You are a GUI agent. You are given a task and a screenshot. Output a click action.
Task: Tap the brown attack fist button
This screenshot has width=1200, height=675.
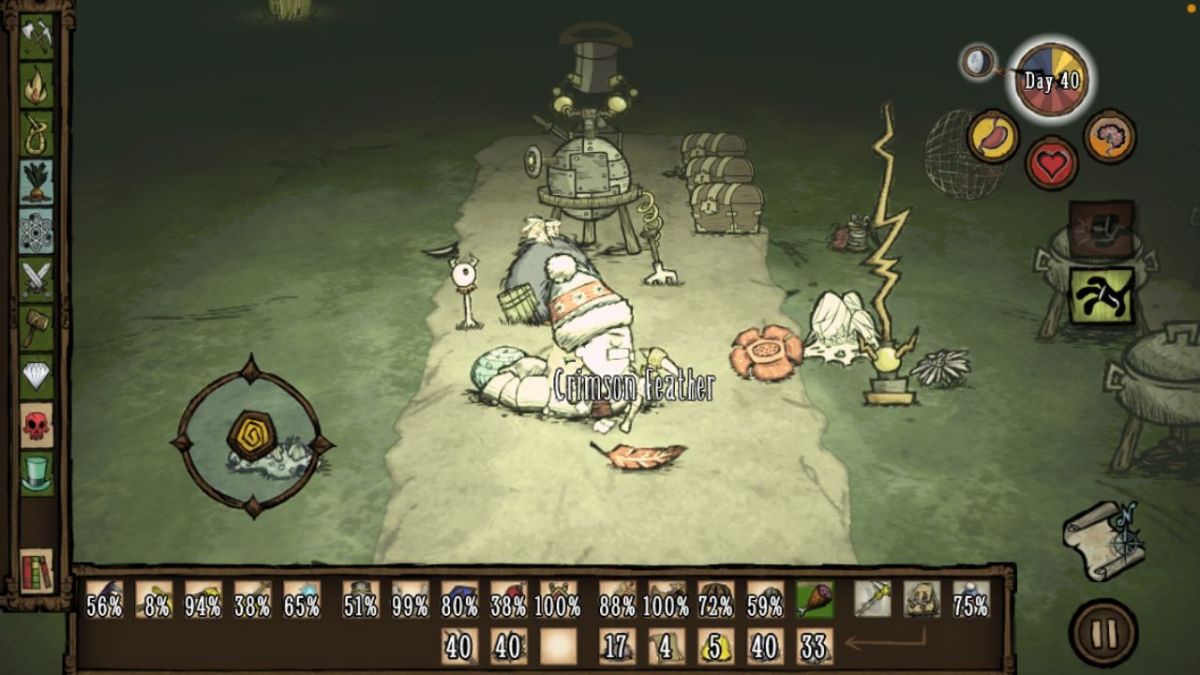[x=1101, y=230]
